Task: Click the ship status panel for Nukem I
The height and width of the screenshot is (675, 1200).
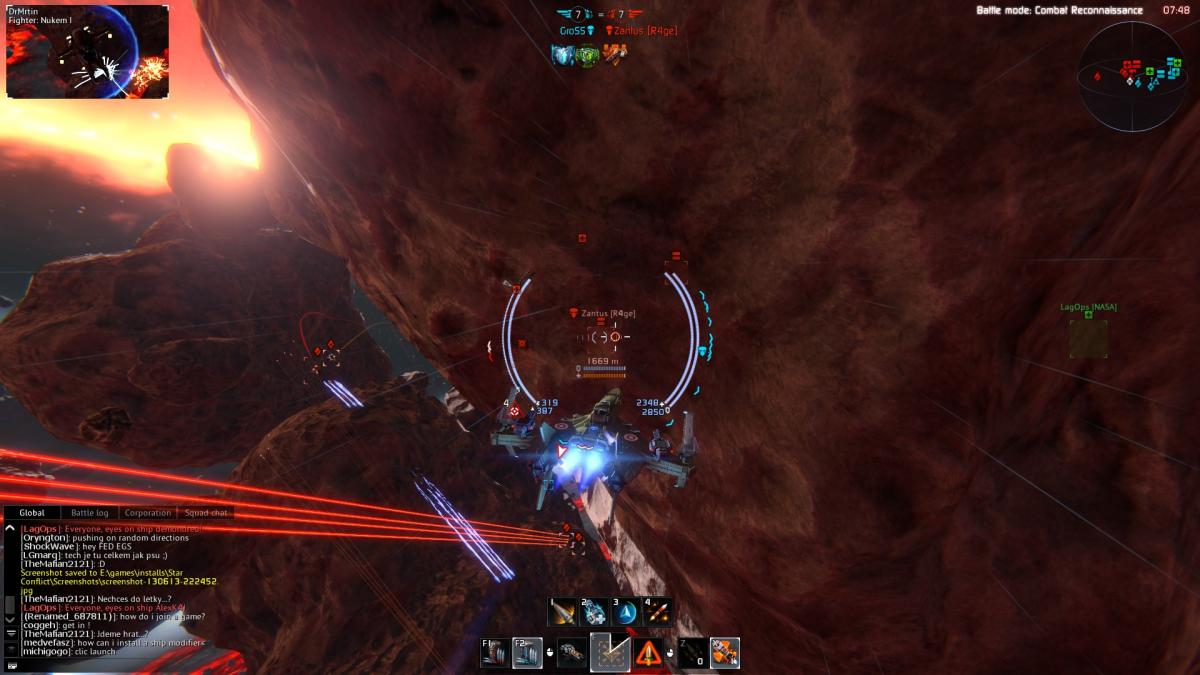Action: (87, 51)
